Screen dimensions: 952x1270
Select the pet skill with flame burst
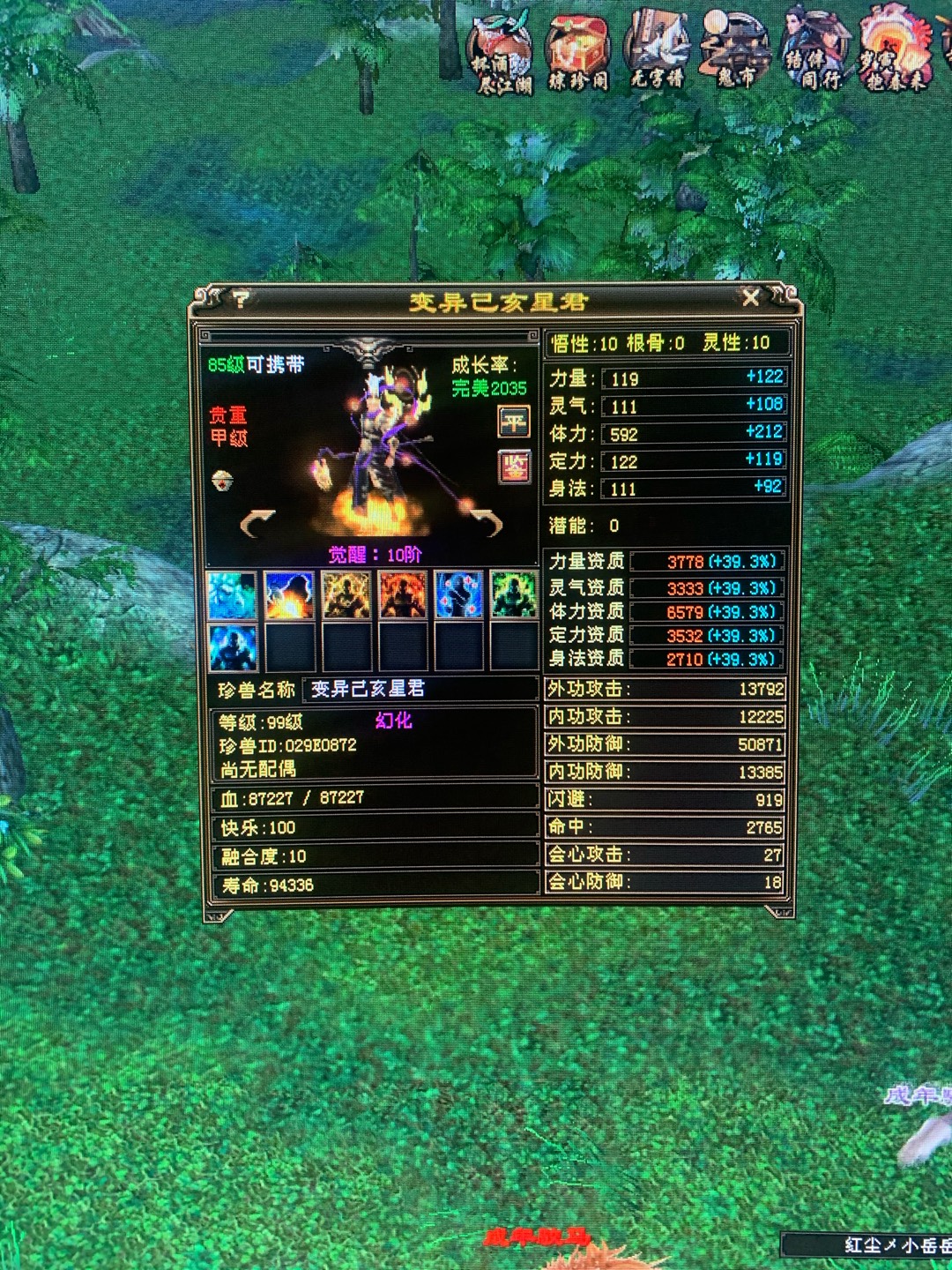click(289, 594)
